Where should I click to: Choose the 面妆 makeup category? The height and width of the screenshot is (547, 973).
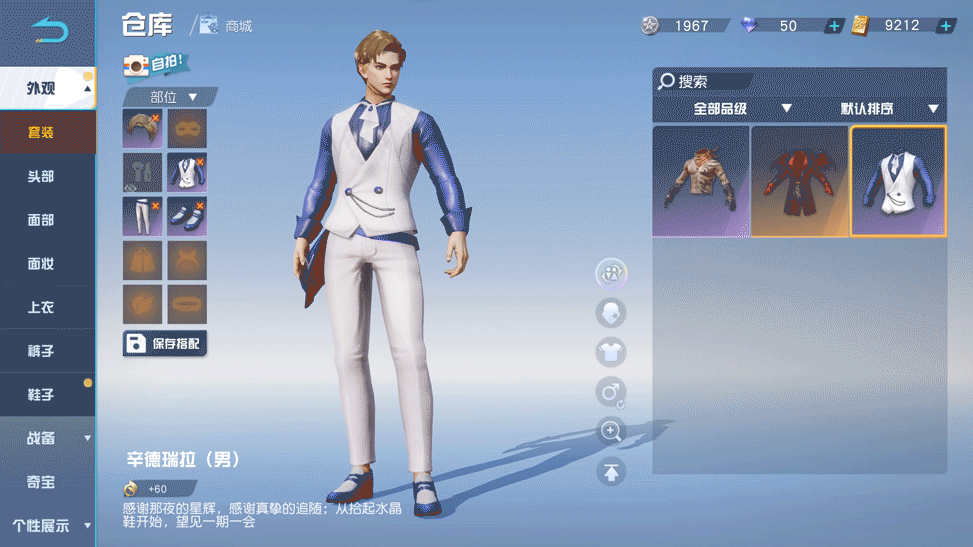pos(41,264)
